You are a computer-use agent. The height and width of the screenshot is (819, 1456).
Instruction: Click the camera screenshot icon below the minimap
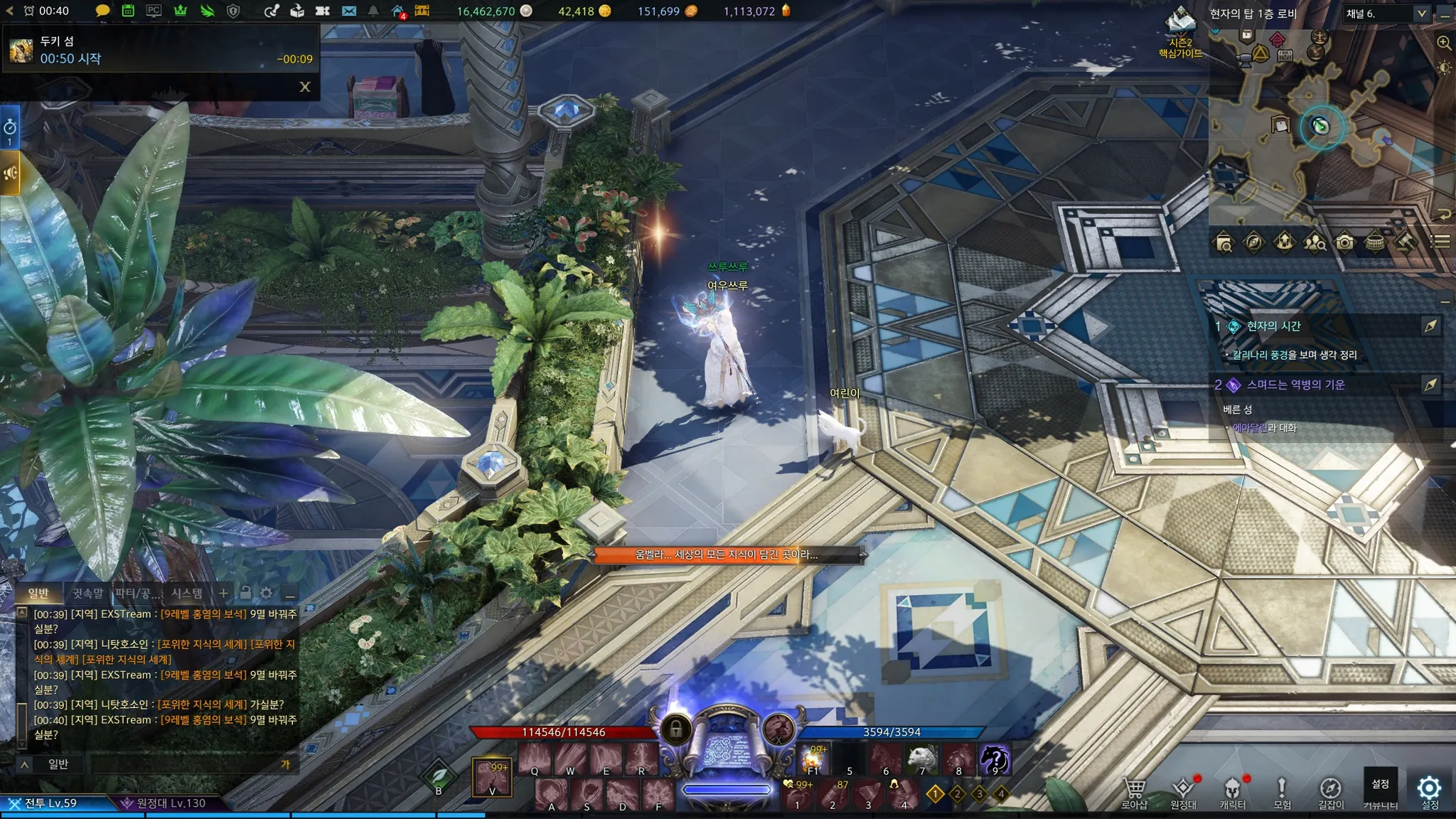1344,242
